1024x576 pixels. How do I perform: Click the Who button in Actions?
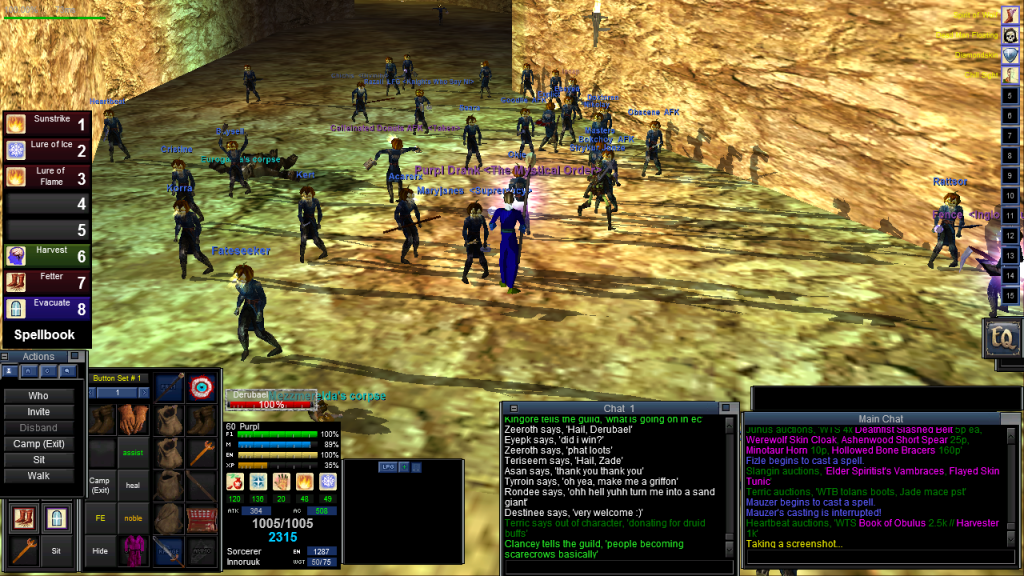(x=38, y=396)
